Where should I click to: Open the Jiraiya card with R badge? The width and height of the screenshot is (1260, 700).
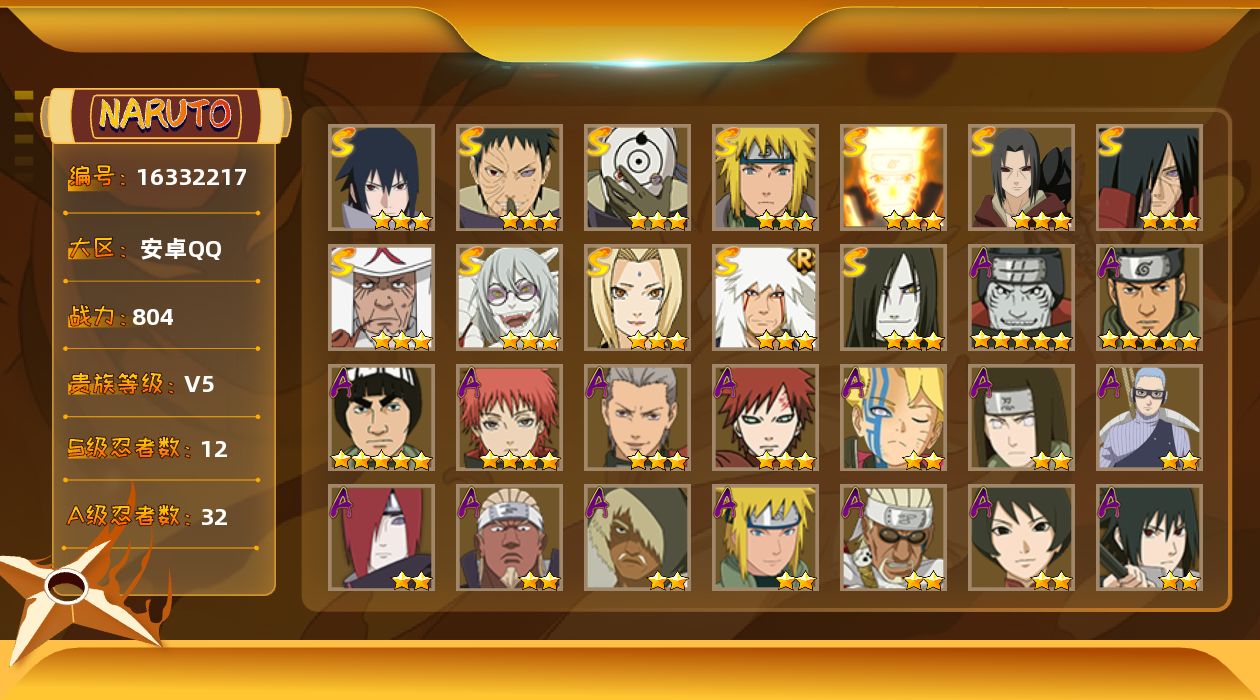[x=765, y=297]
